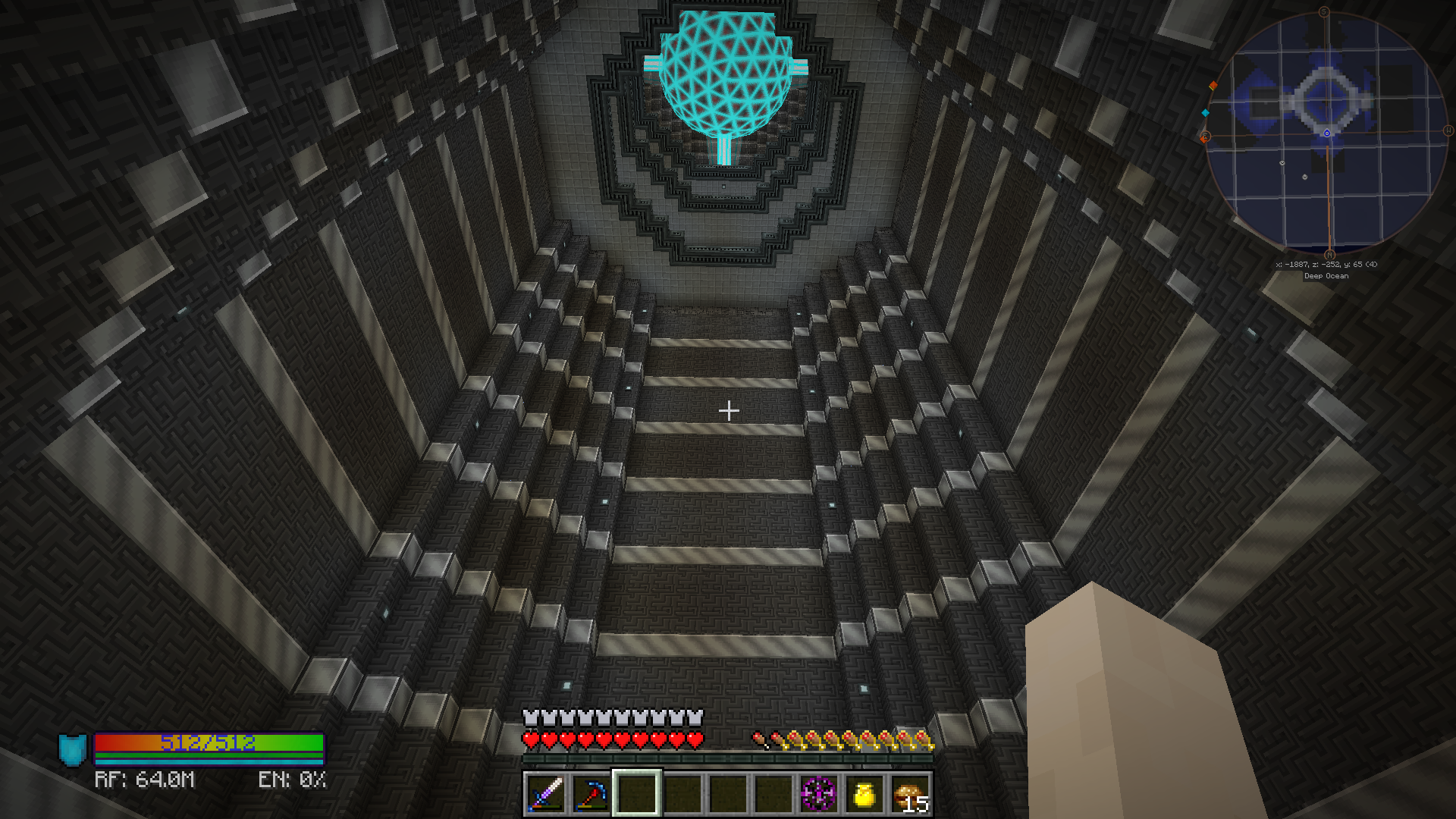
Task: Click the circular minimap
Action: coord(1327,133)
